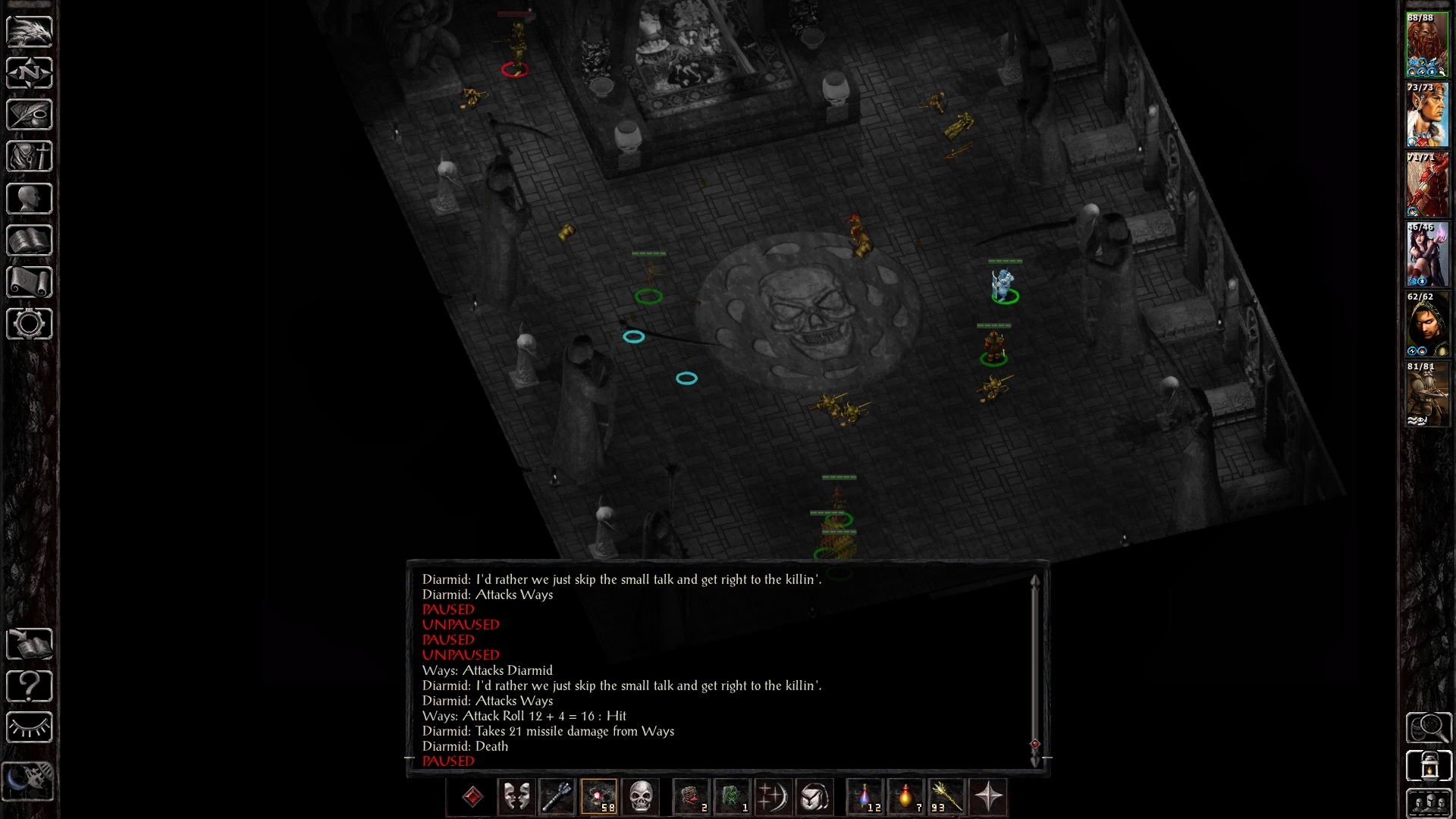Select the bearded dwarf portrait with 88/88

1426,45
